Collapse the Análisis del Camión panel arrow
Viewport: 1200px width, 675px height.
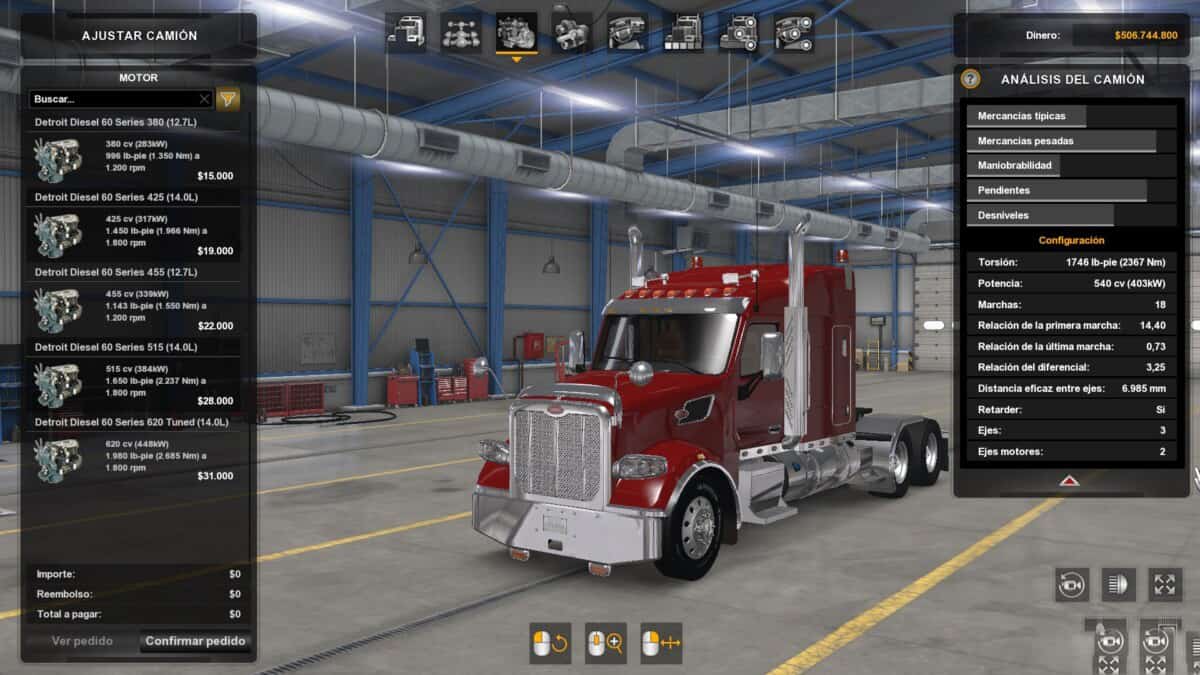click(x=1069, y=481)
